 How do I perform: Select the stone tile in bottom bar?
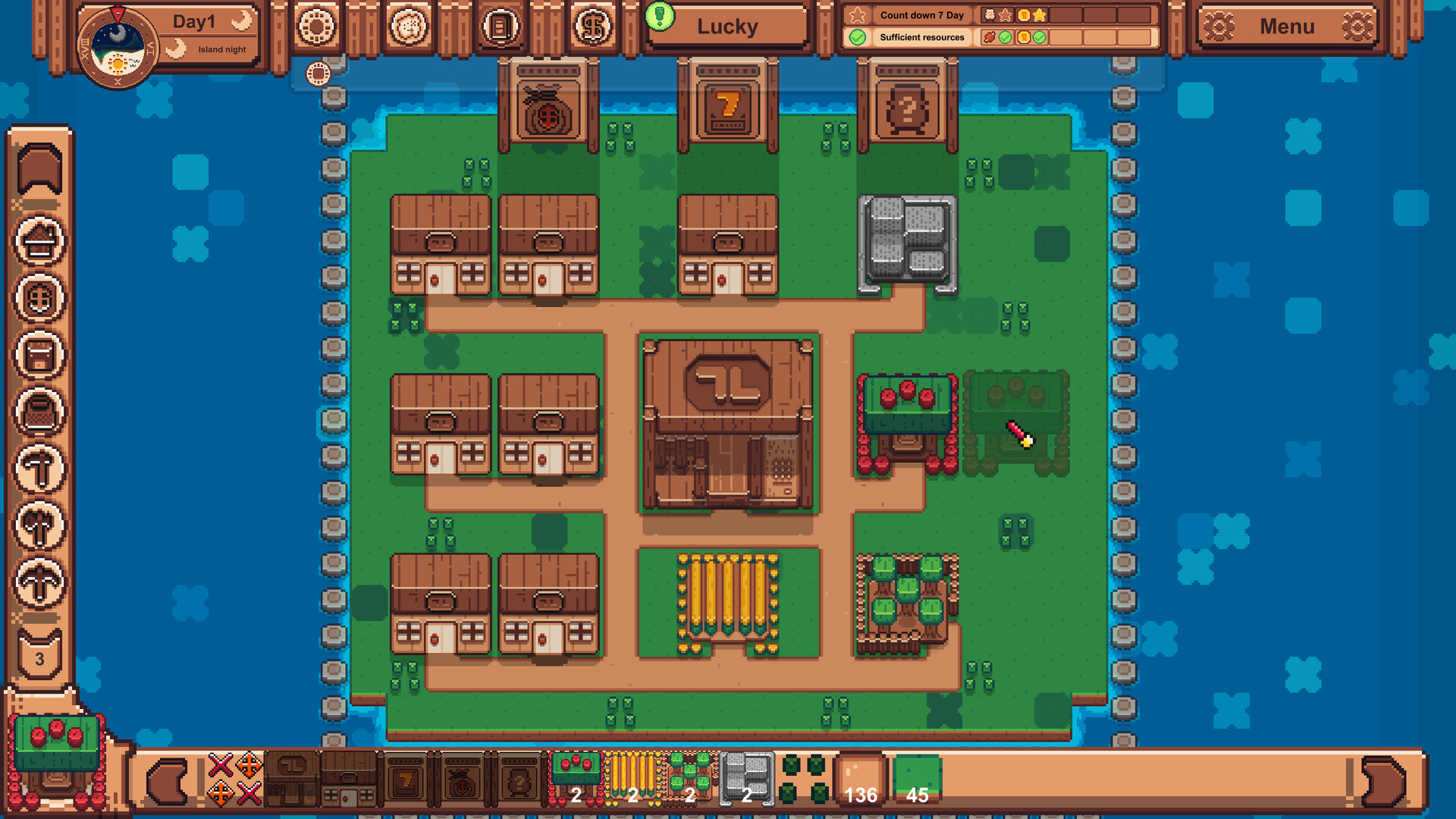coord(747,777)
